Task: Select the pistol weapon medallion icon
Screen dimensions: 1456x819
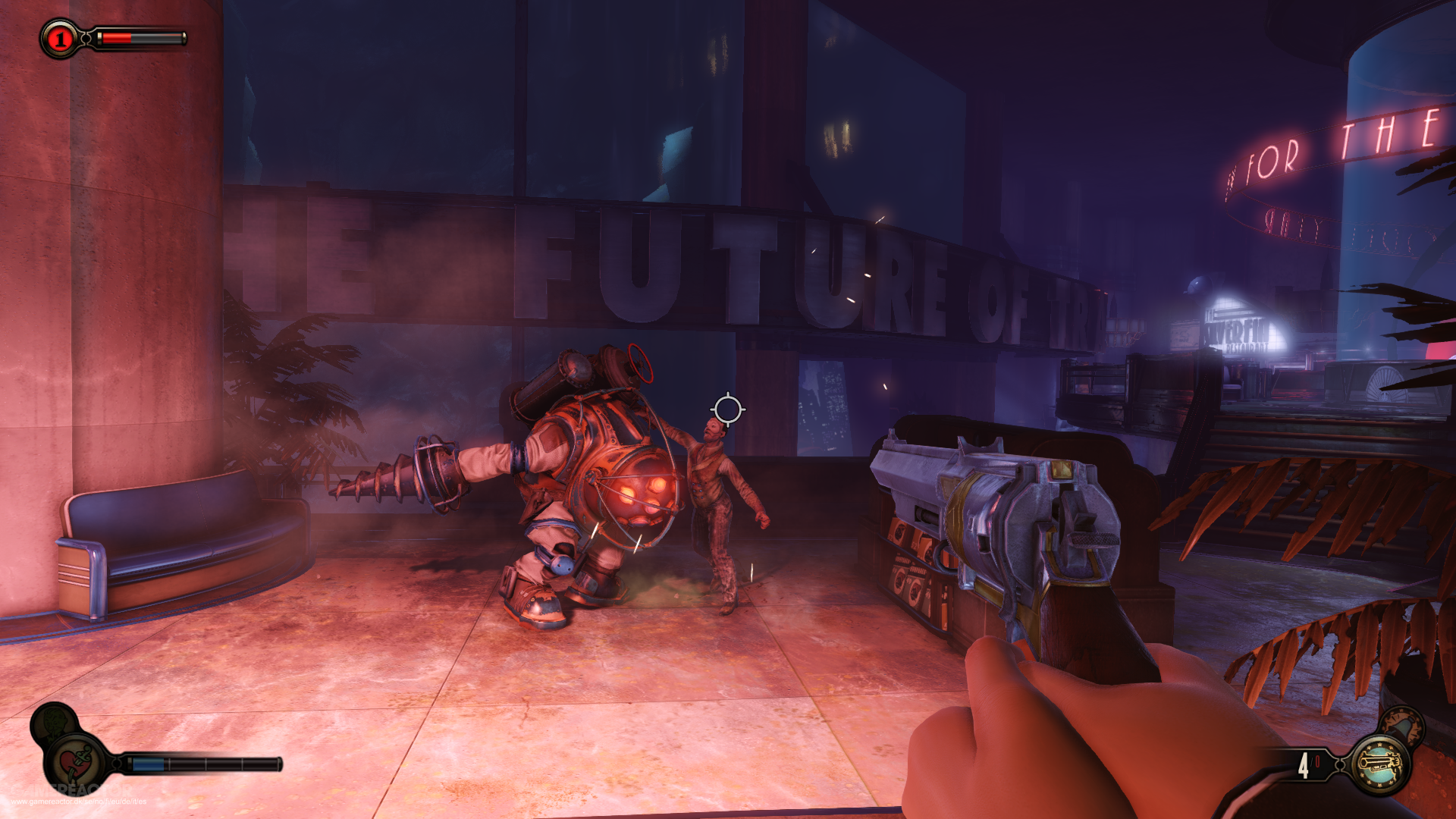Action: click(1380, 766)
